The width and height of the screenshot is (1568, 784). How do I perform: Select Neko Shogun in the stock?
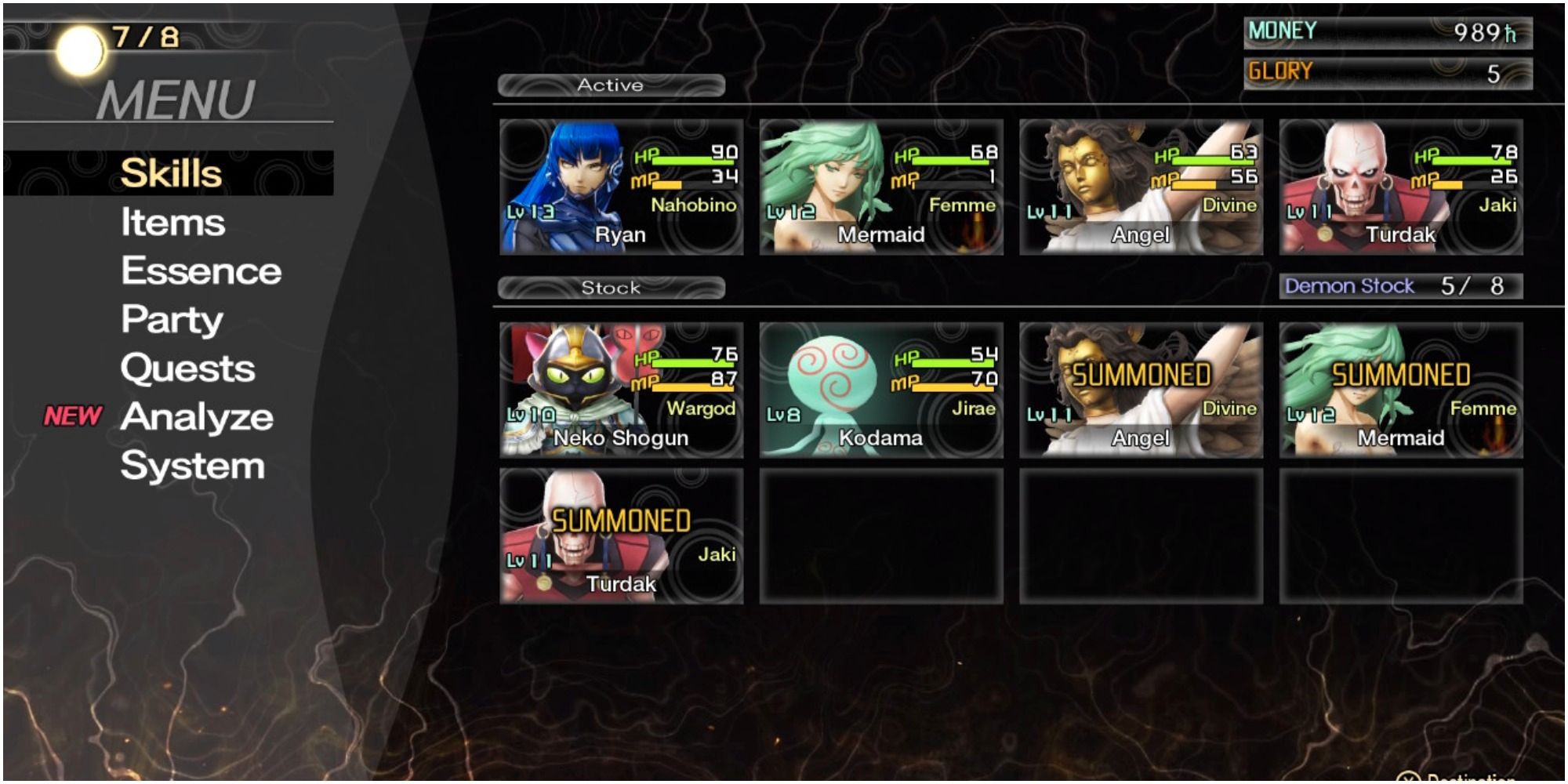point(621,390)
